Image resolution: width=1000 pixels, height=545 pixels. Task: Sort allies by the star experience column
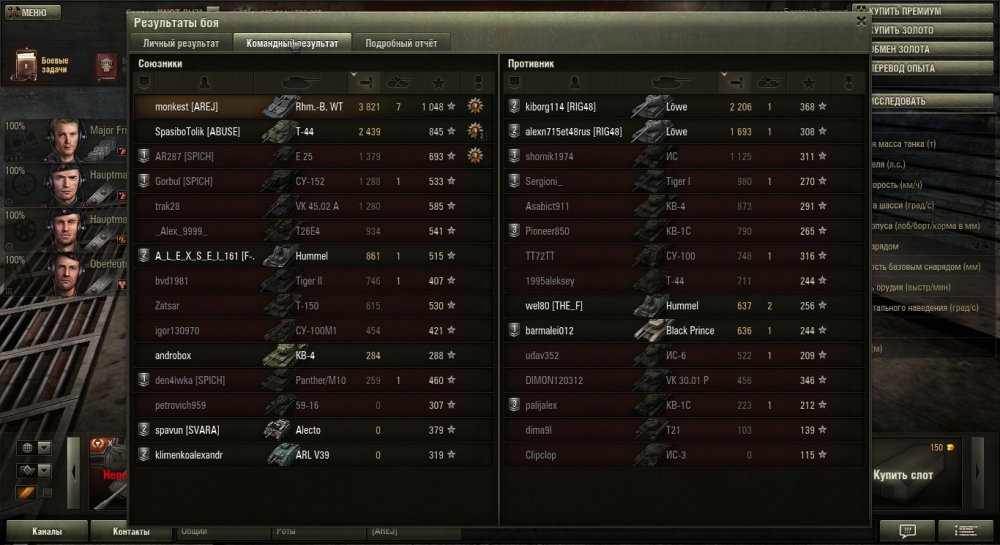coord(438,82)
